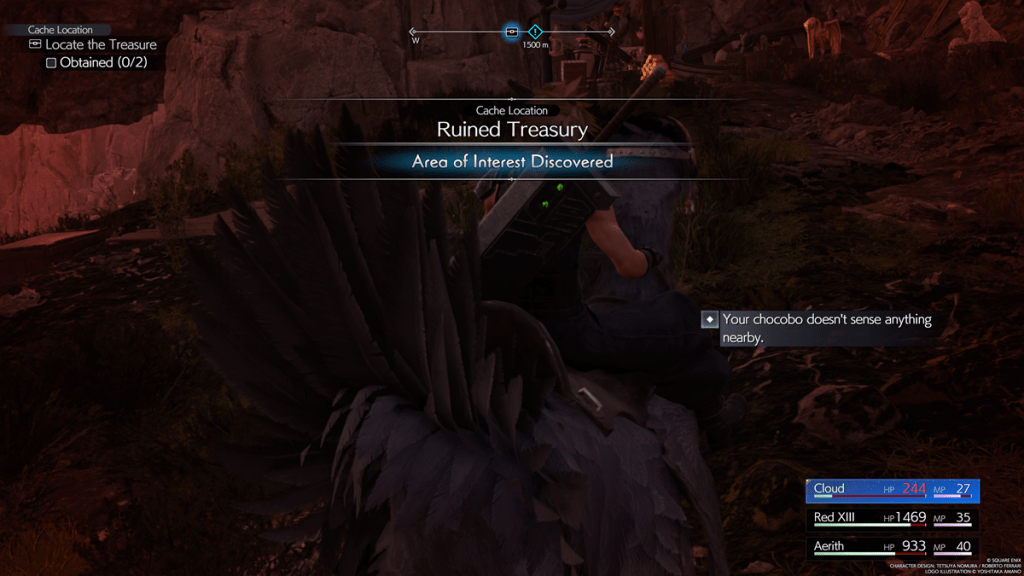Click the treasure chest compass marker
This screenshot has height=576, width=1024.
coord(512,32)
